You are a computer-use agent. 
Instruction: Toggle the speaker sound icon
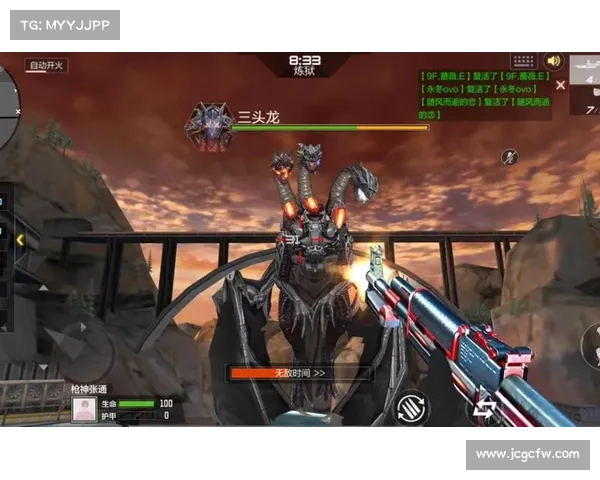tap(553, 61)
